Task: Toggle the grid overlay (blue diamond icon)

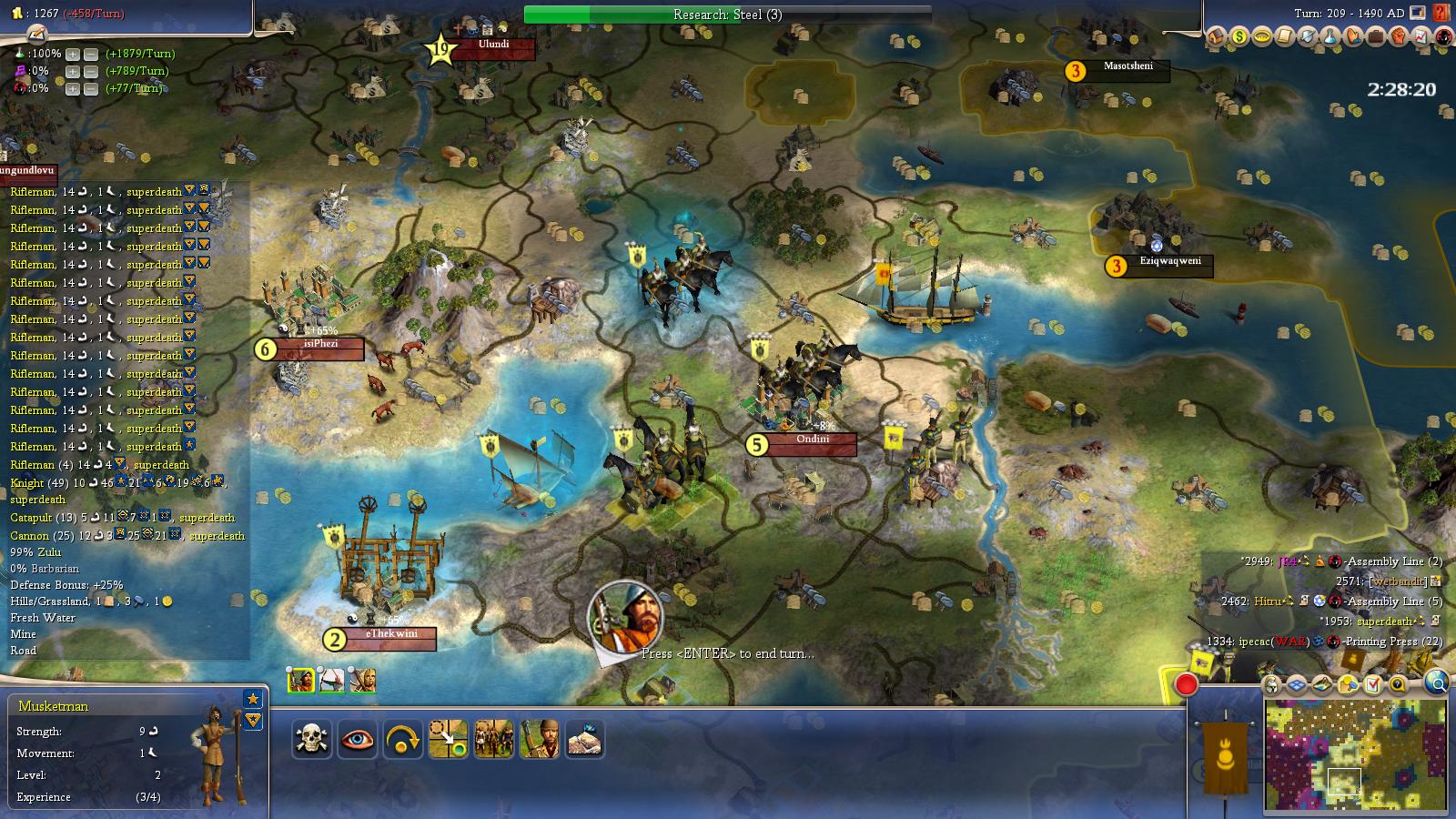Action: [1296, 684]
